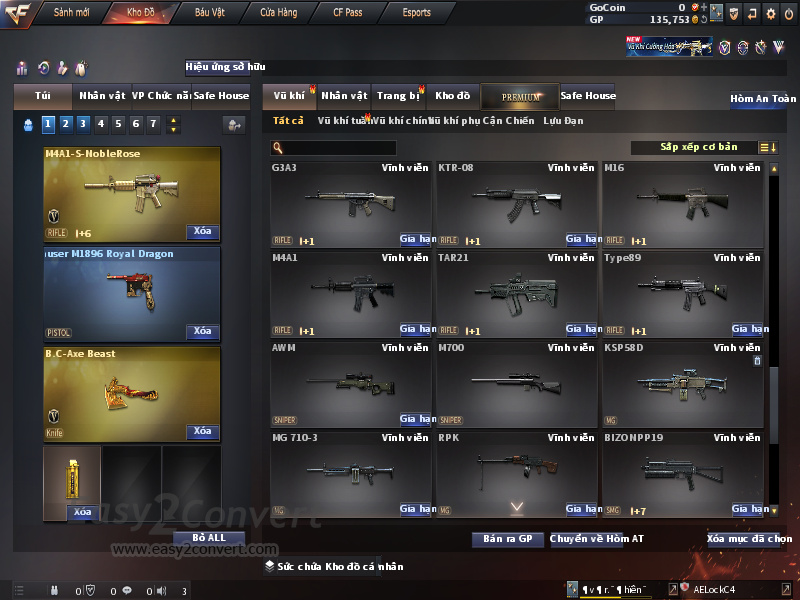Open the Esports tab

[x=416, y=13]
